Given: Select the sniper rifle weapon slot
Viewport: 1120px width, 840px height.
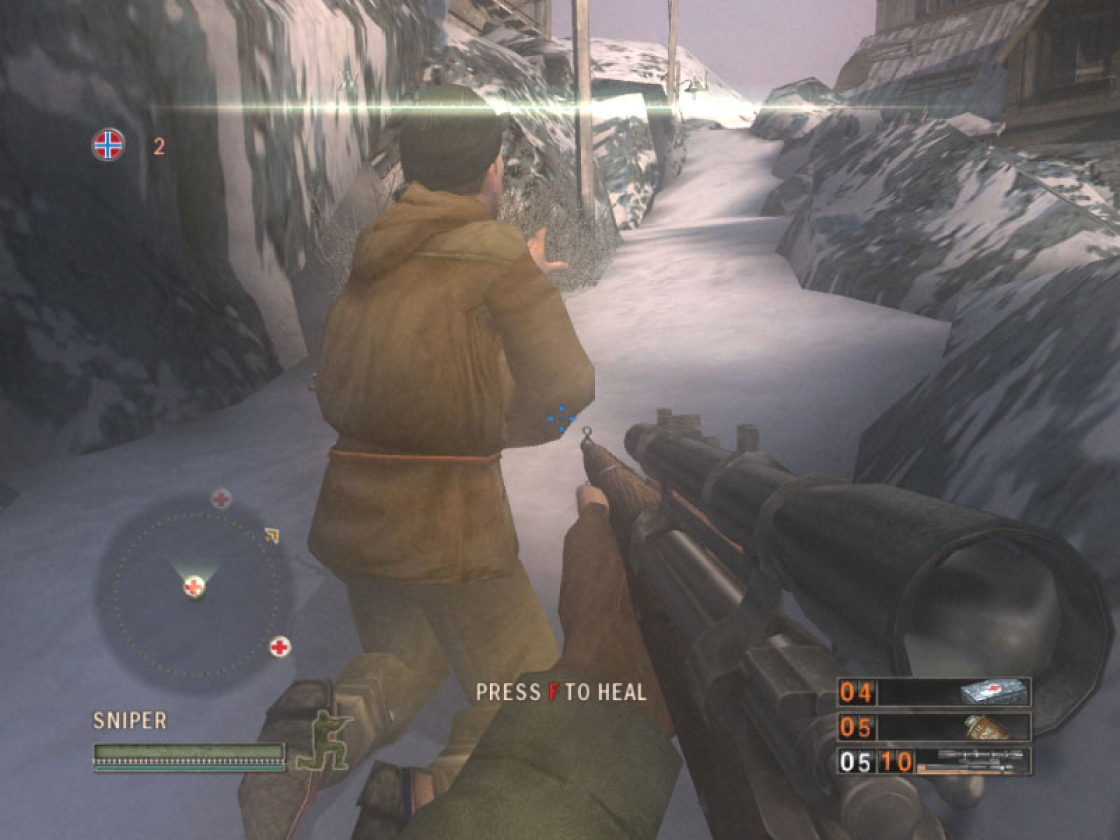Looking at the screenshot, I should 934,762.
